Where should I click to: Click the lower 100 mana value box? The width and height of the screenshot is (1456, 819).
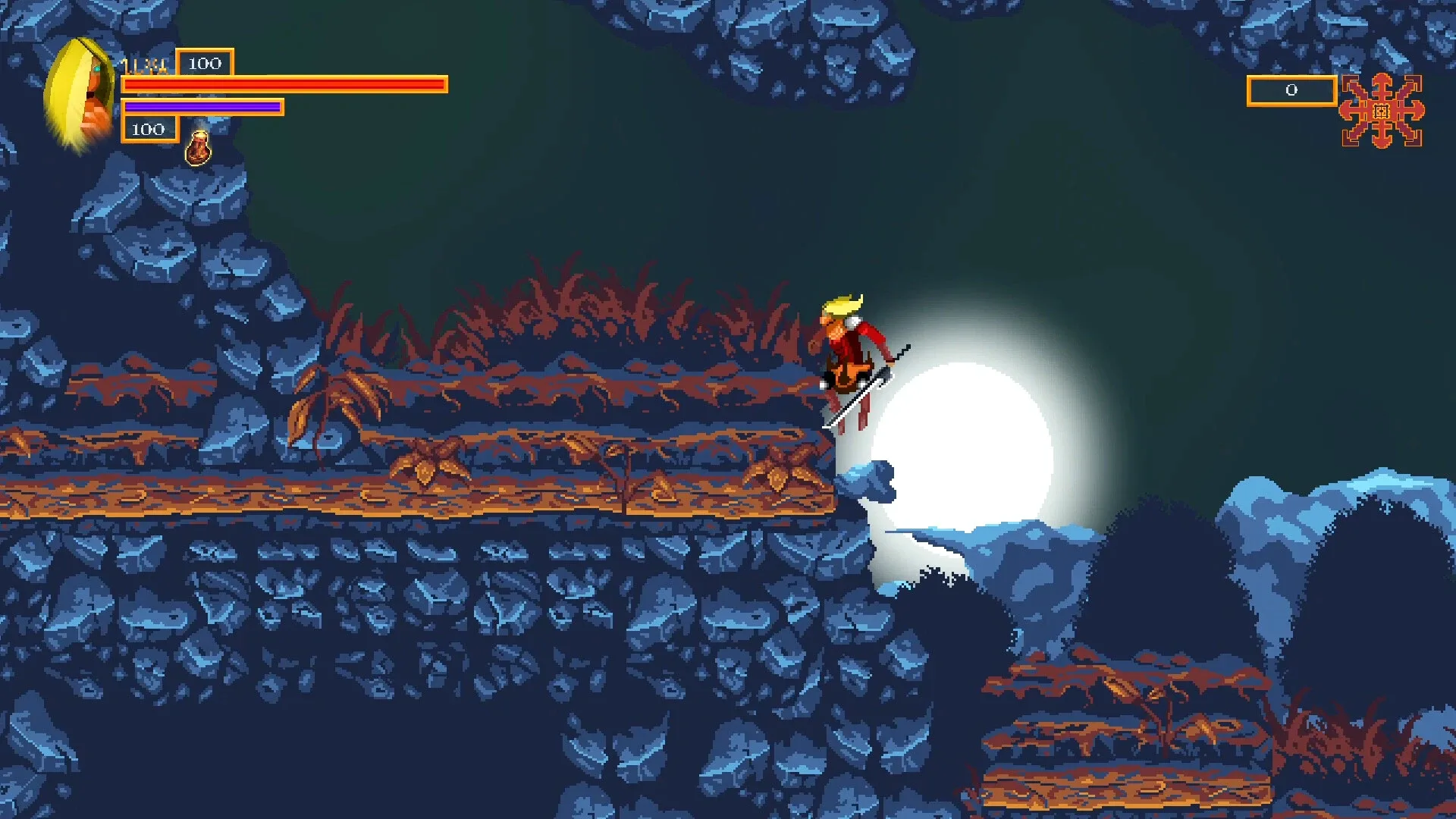149,129
